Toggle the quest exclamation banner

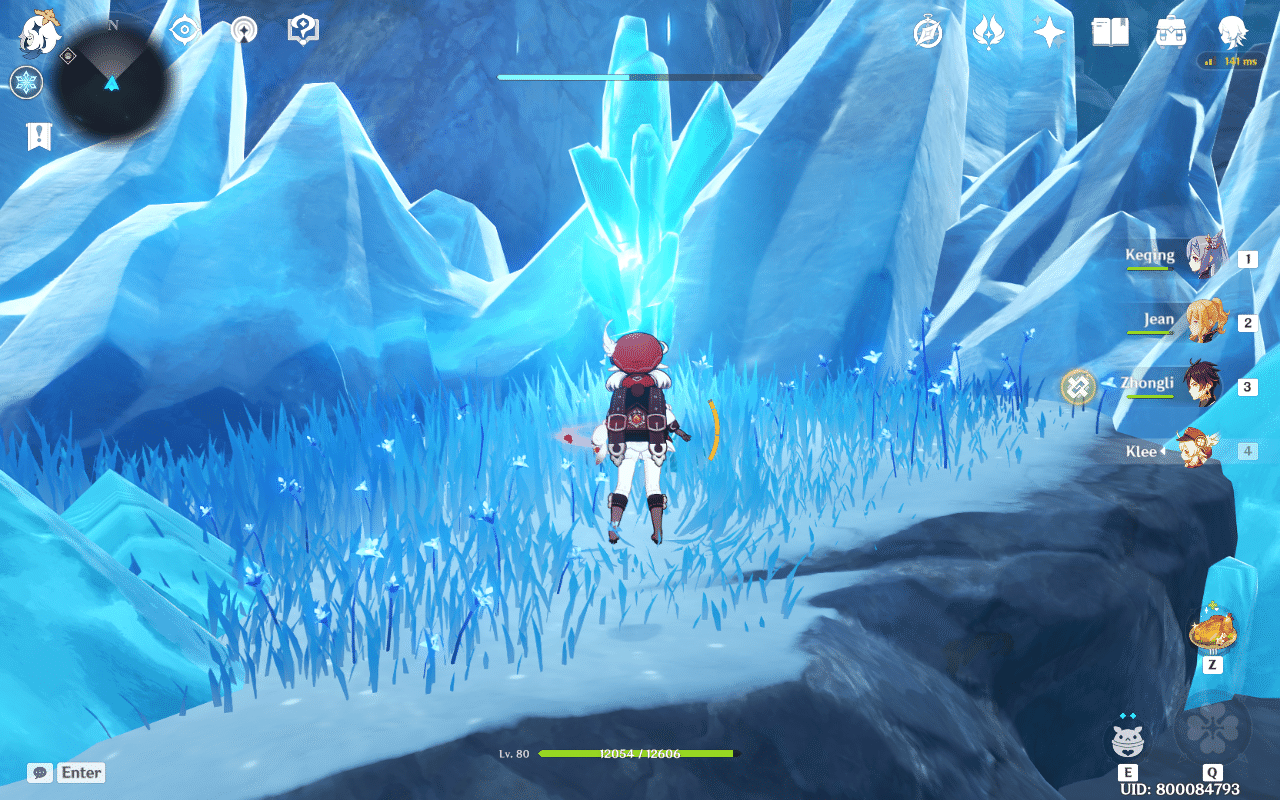(x=37, y=136)
